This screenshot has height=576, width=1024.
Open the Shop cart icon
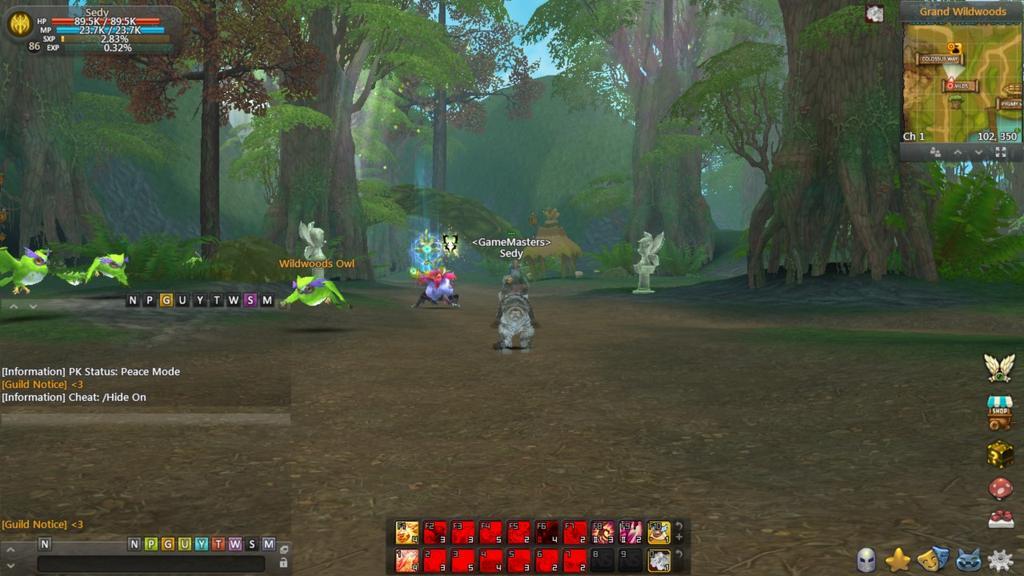tap(1000, 412)
